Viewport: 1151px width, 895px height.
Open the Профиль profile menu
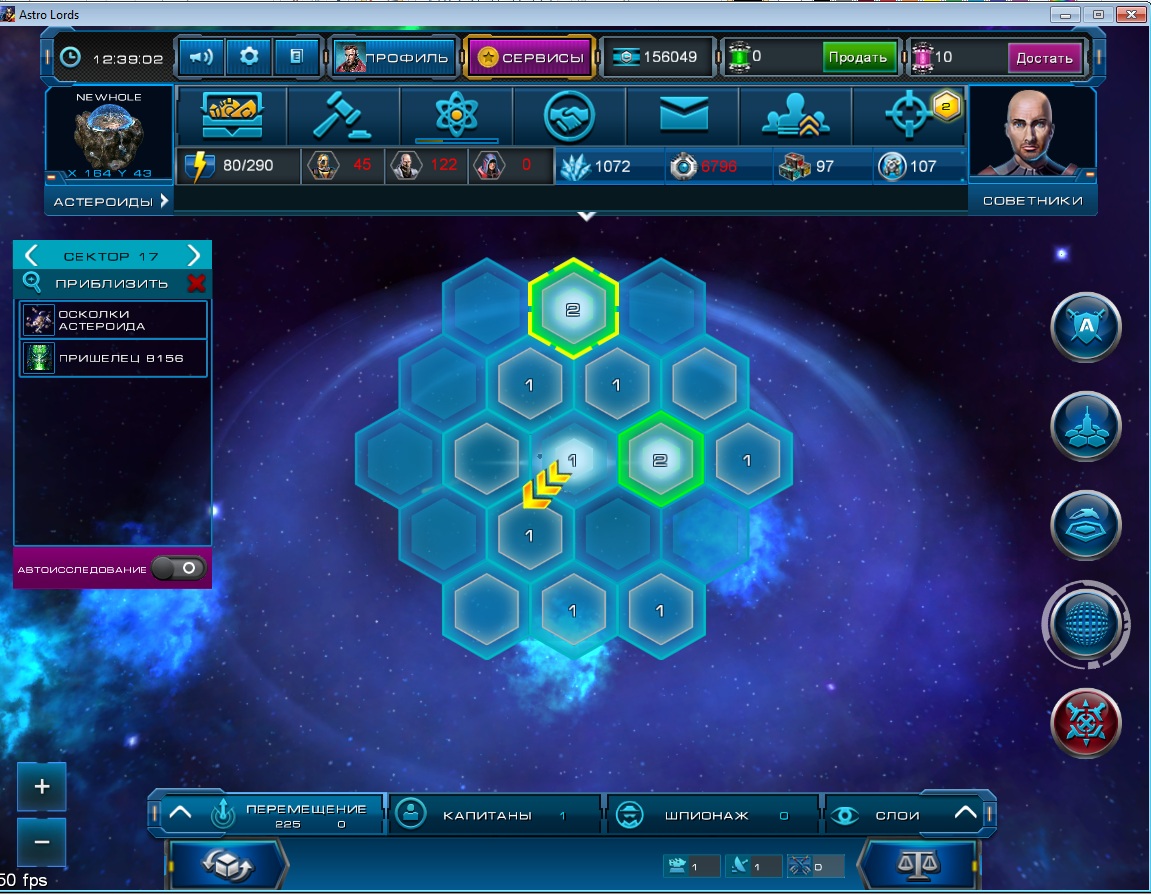coord(394,57)
